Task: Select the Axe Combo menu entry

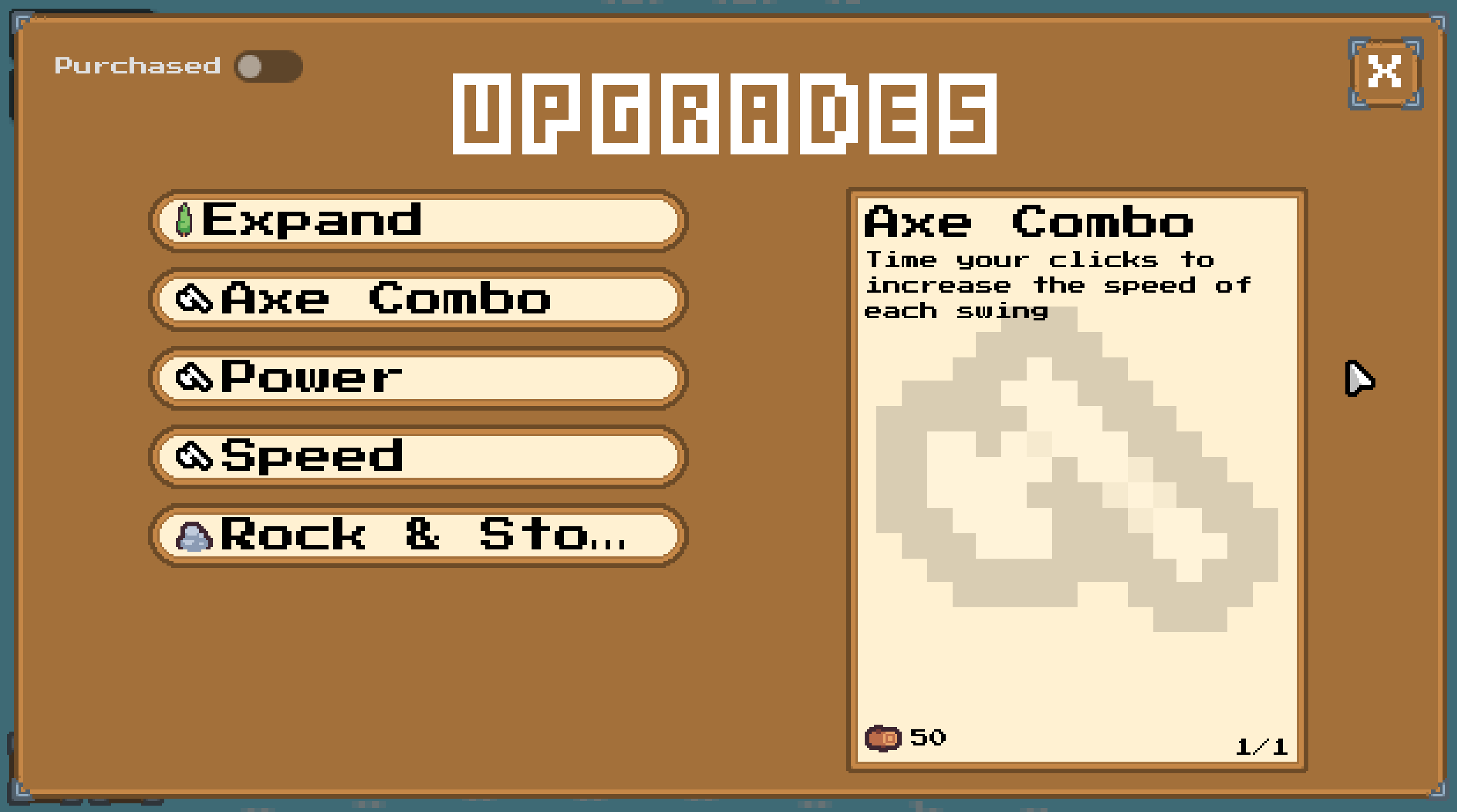Action: pyautogui.click(x=416, y=300)
